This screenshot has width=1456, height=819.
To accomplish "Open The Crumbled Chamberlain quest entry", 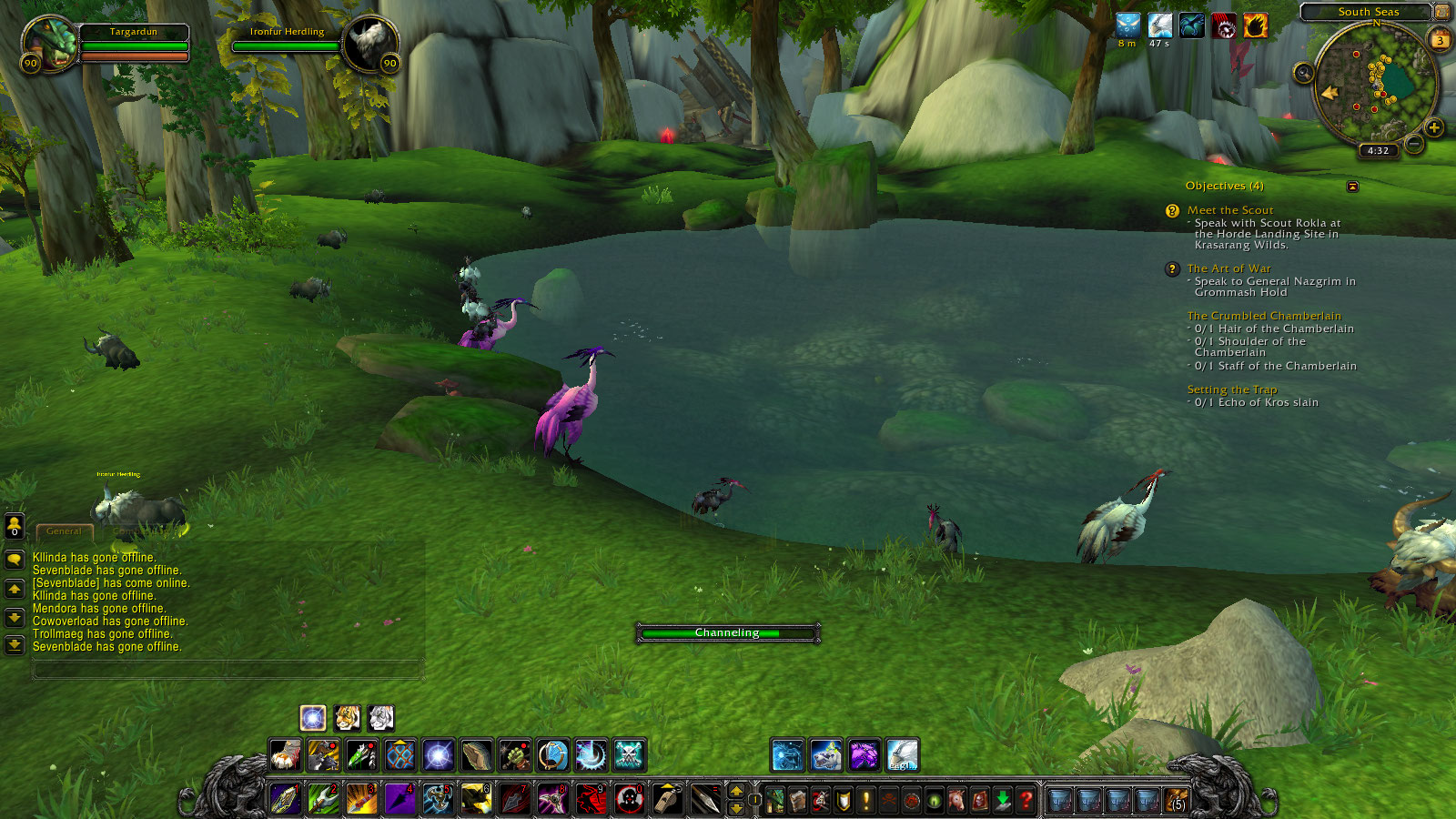I will 1263,316.
